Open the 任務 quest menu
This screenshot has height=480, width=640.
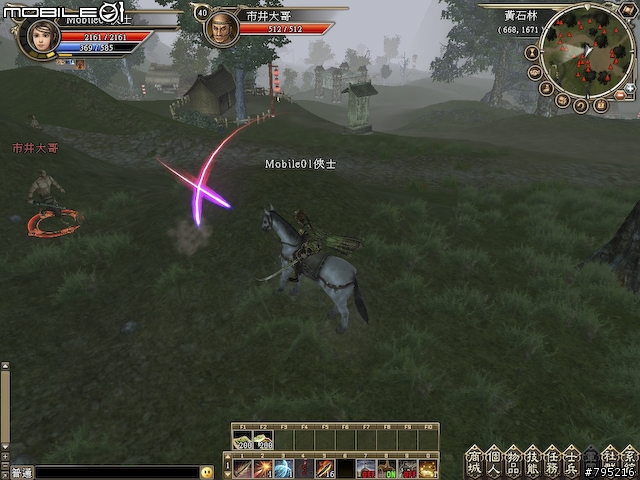(x=552, y=459)
